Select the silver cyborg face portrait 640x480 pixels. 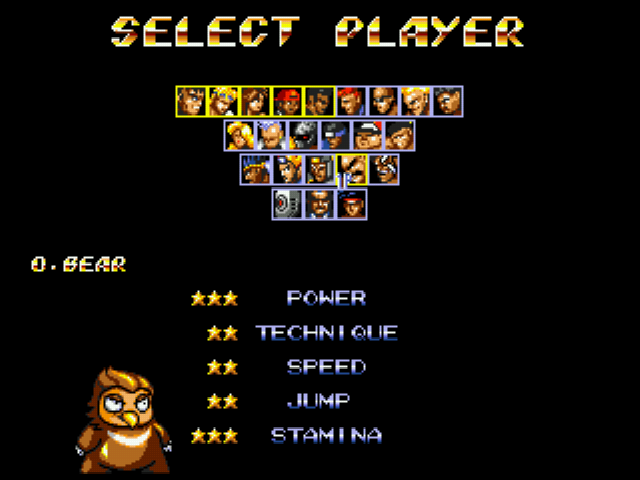304,135
